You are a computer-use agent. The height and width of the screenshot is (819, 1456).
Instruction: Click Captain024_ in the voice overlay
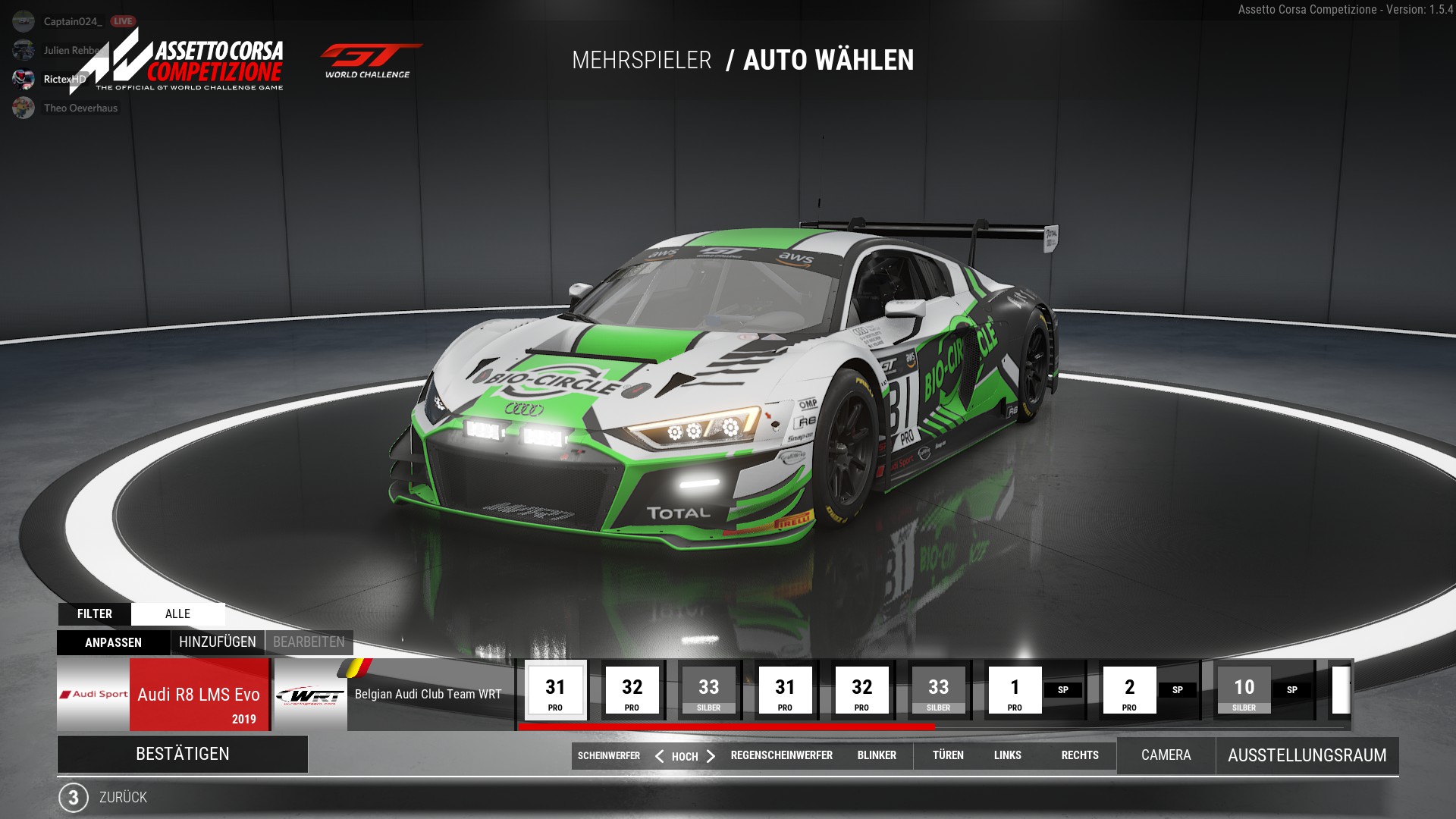pos(72,21)
